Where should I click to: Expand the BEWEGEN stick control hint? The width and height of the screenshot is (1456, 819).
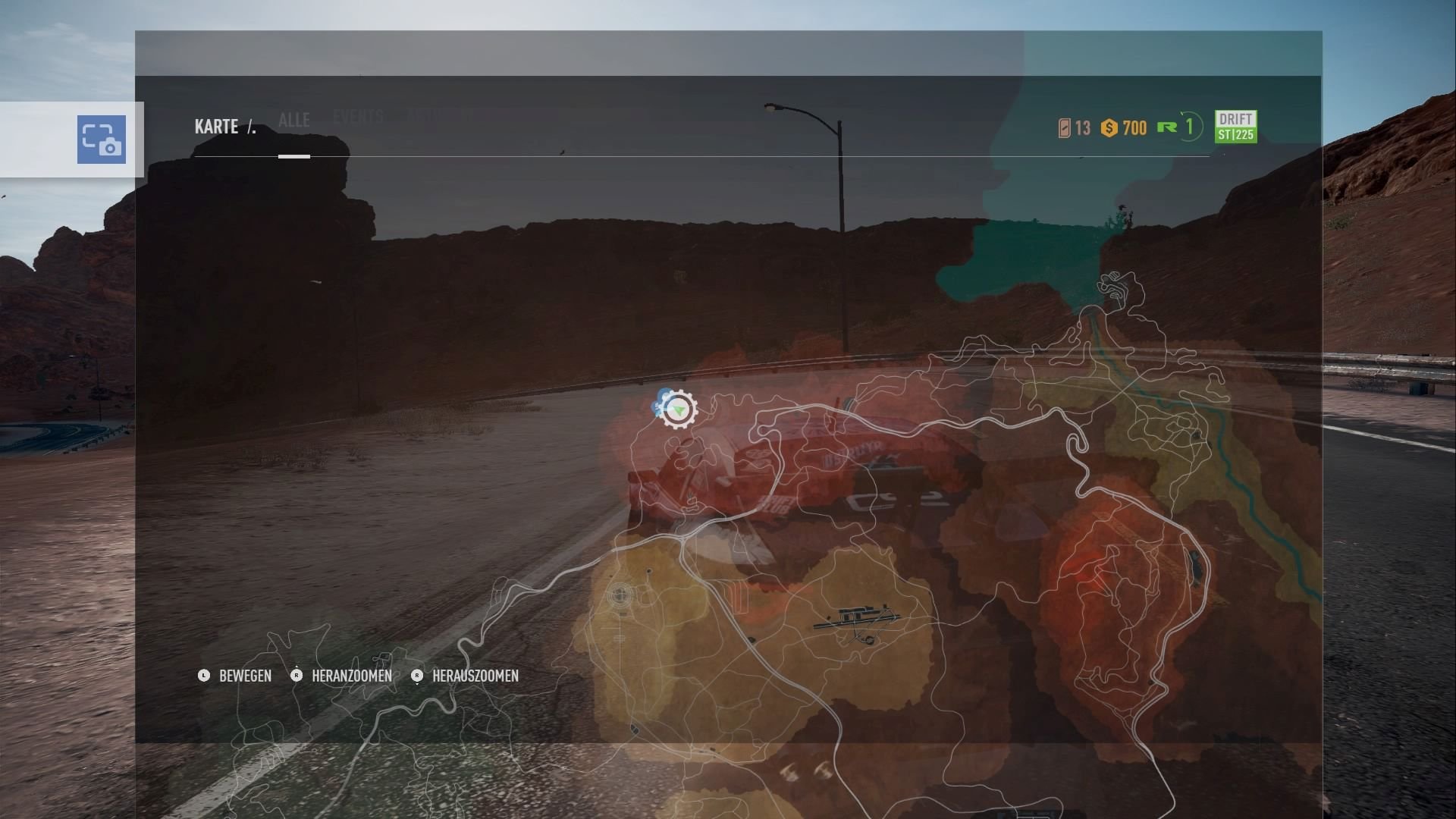click(x=203, y=676)
